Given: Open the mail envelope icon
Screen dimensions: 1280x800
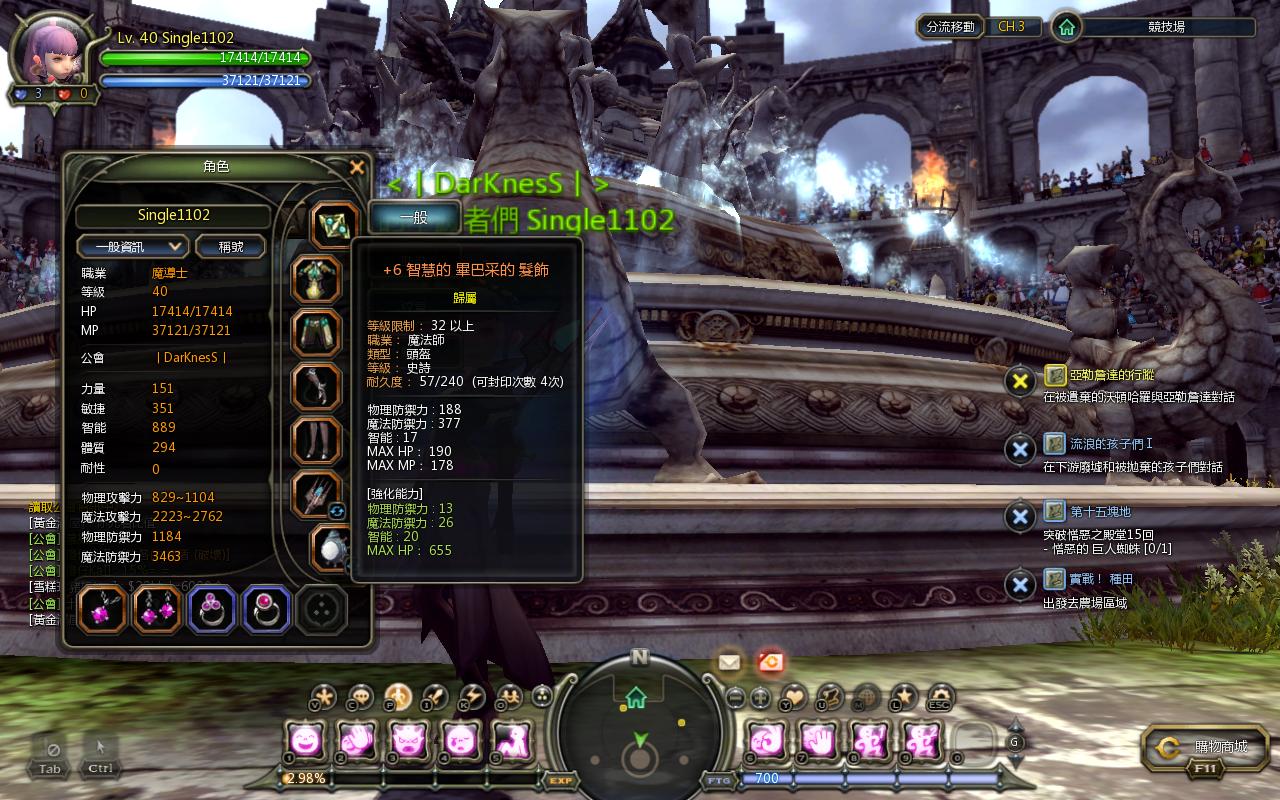Looking at the screenshot, I should pos(729,661).
